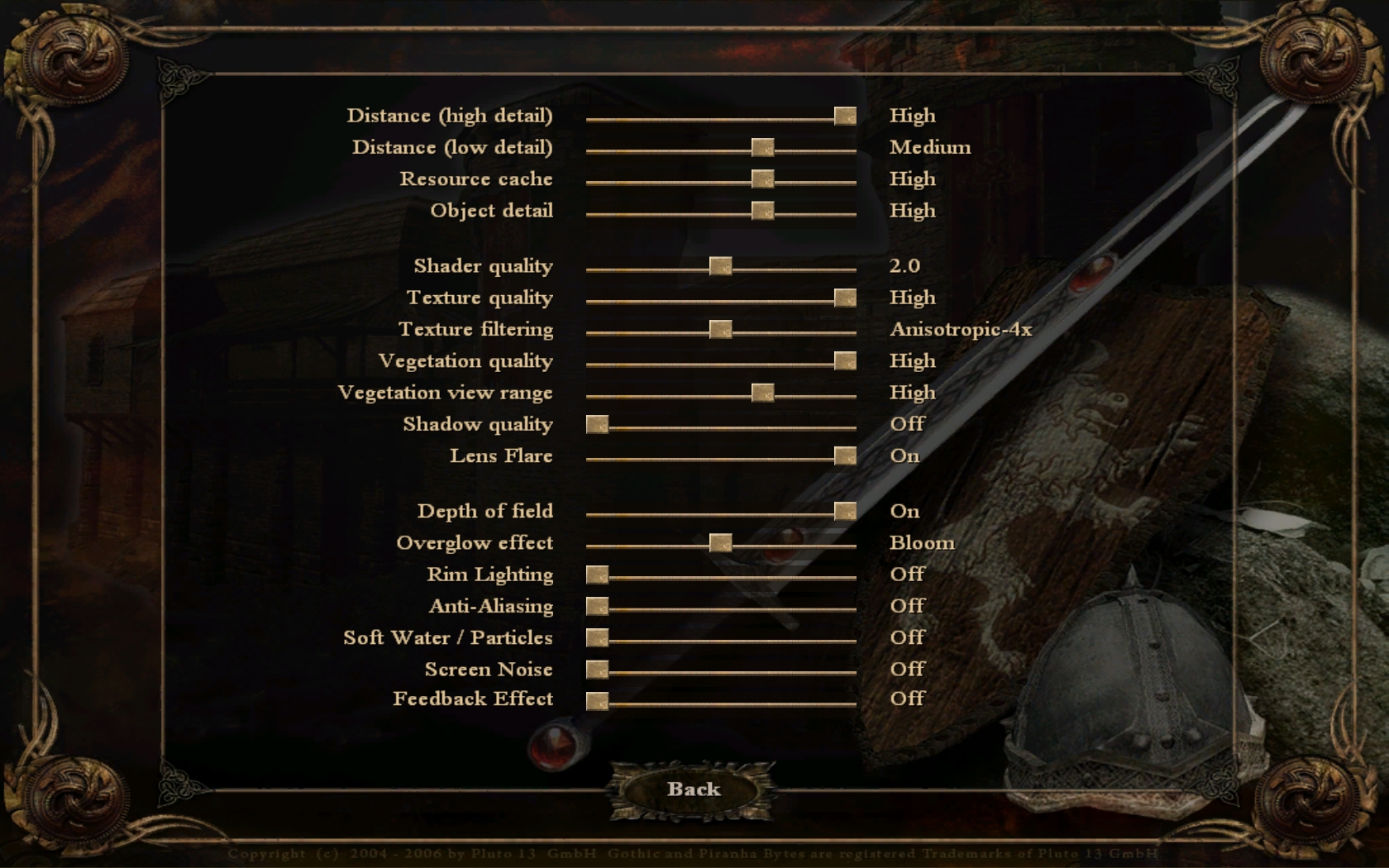This screenshot has height=868, width=1389.
Task: Click the Screen Noise slider handle
Action: point(597,670)
